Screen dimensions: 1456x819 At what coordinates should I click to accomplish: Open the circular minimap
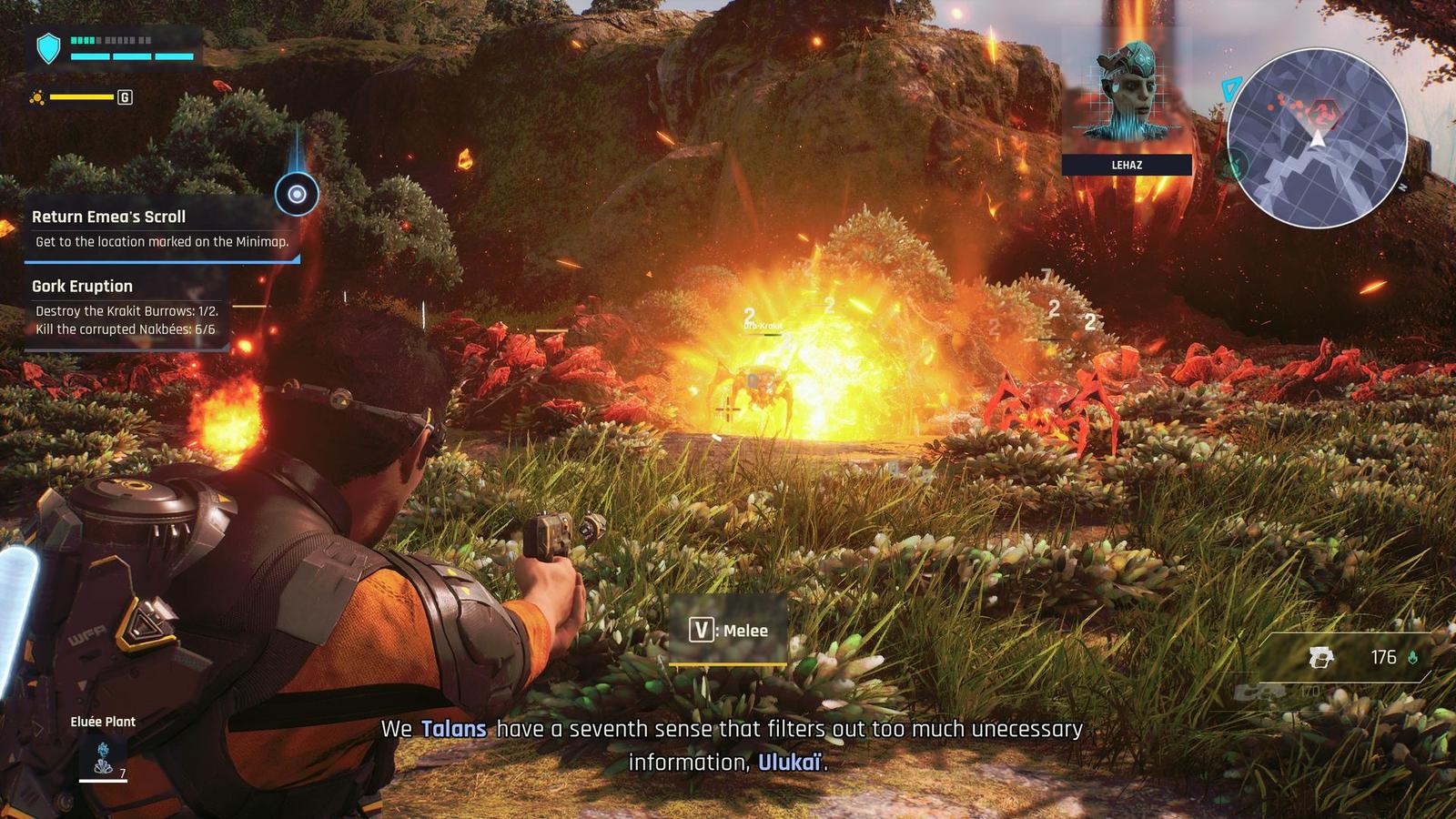pos(1317,139)
